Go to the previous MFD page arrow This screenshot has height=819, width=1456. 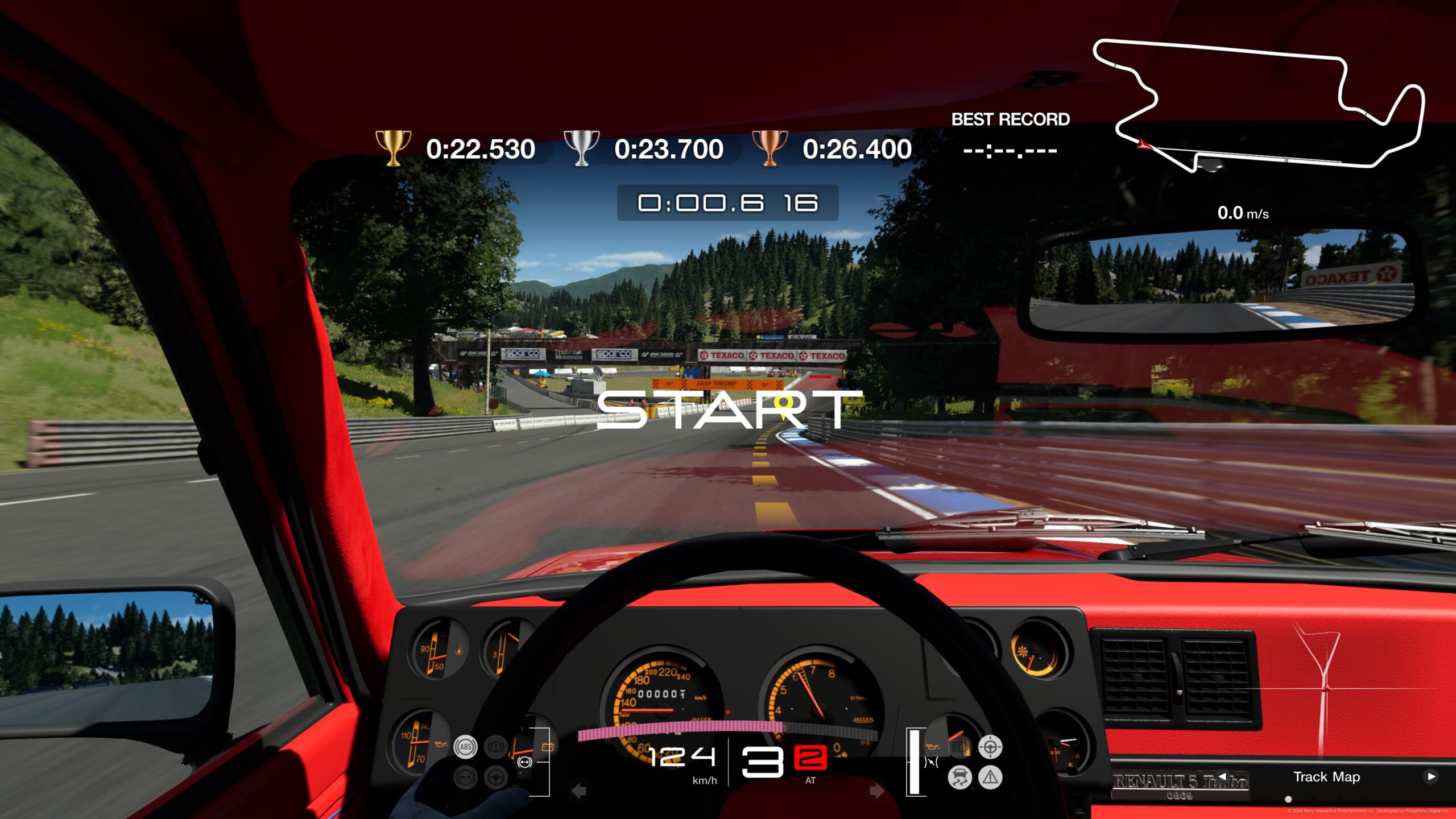1222,776
